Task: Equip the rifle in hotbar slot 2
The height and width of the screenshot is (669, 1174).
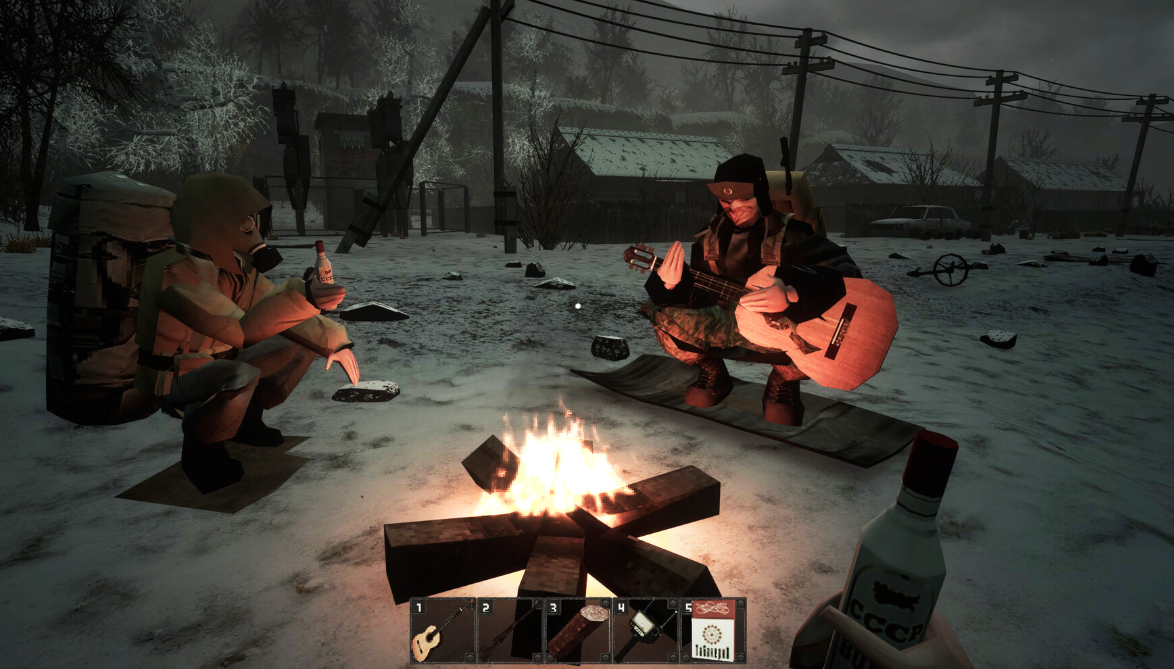Action: [510, 630]
